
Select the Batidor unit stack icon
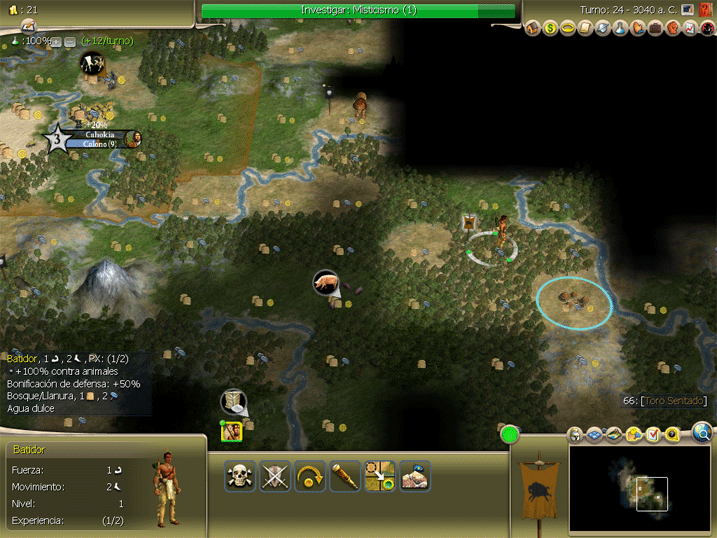232,432
